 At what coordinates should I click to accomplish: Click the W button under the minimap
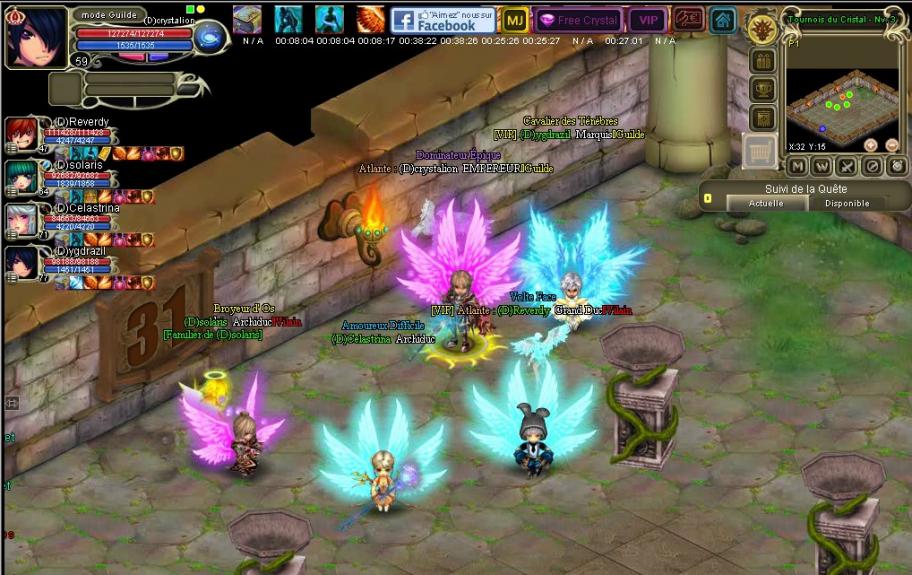click(822, 166)
